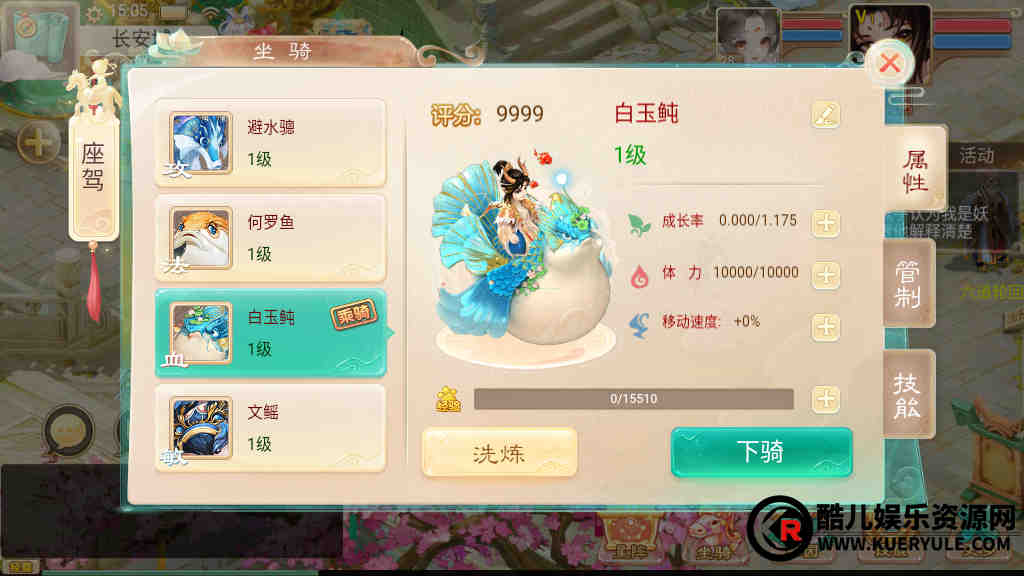Add experience with the plus beside the bar
1024x576 pixels.
(825, 399)
